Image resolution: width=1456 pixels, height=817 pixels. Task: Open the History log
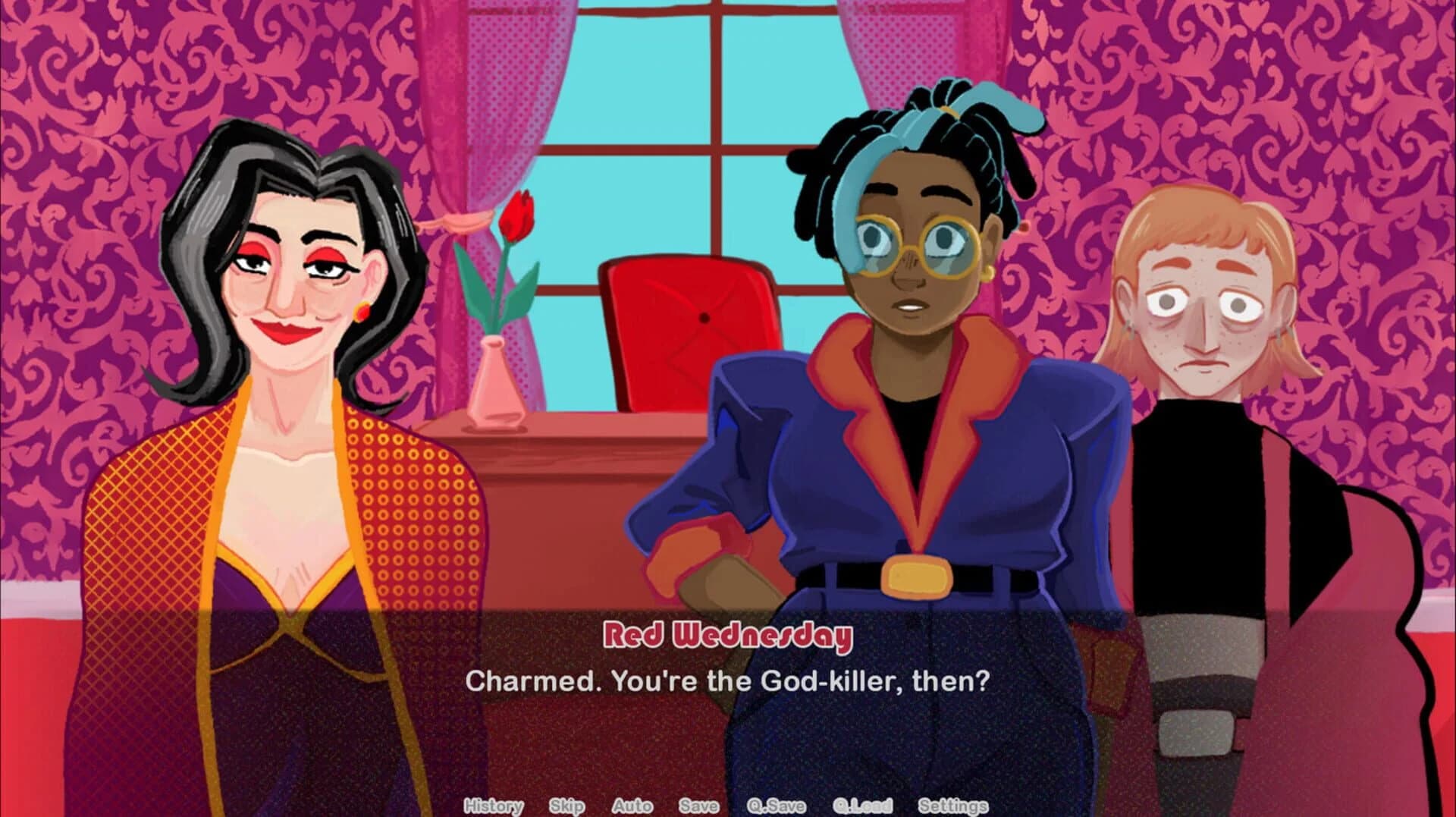494,806
